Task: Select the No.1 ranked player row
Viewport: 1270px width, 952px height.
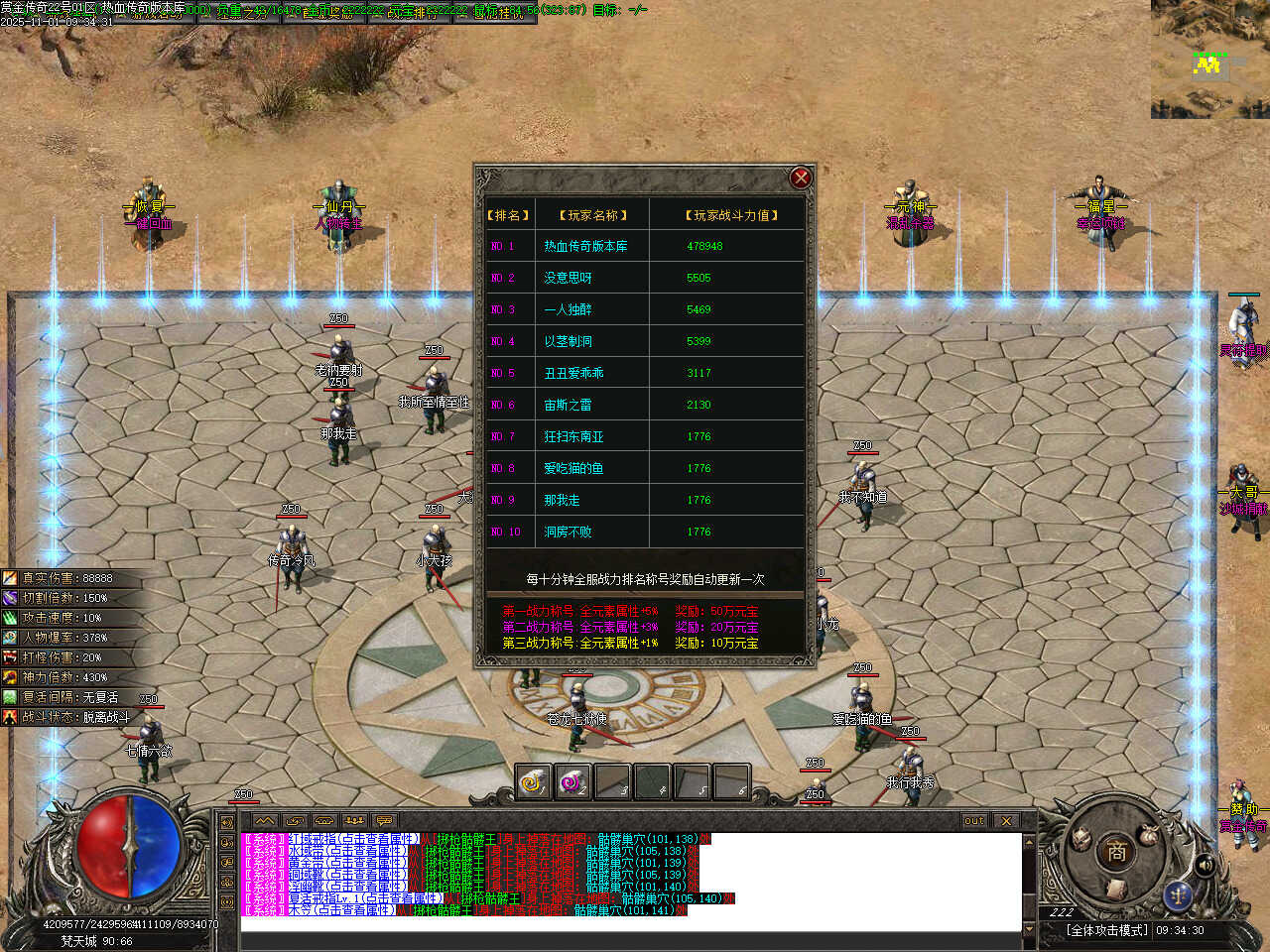Action: (x=645, y=246)
